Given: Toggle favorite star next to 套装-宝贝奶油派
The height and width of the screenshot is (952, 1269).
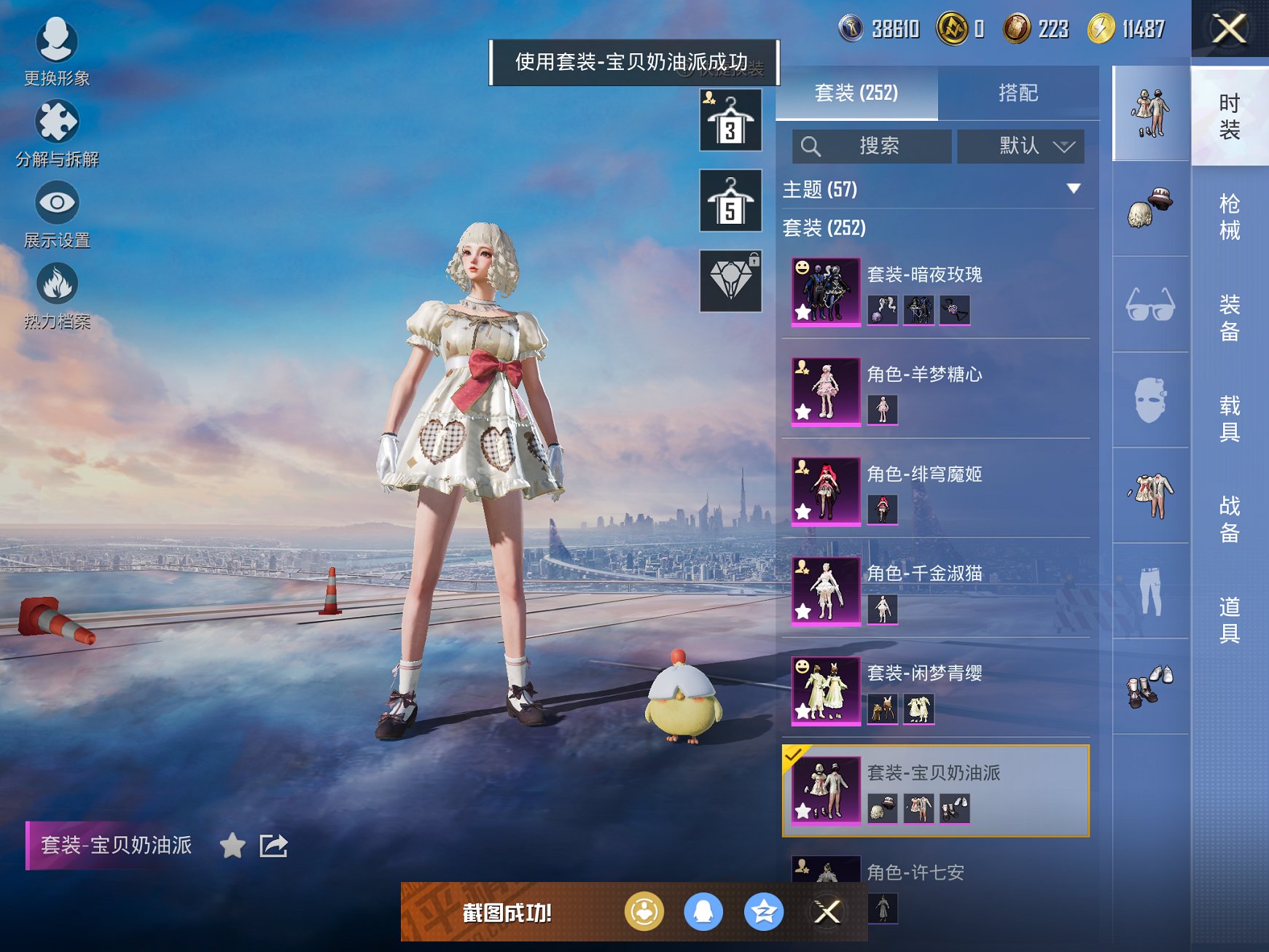Looking at the screenshot, I should 233,846.
